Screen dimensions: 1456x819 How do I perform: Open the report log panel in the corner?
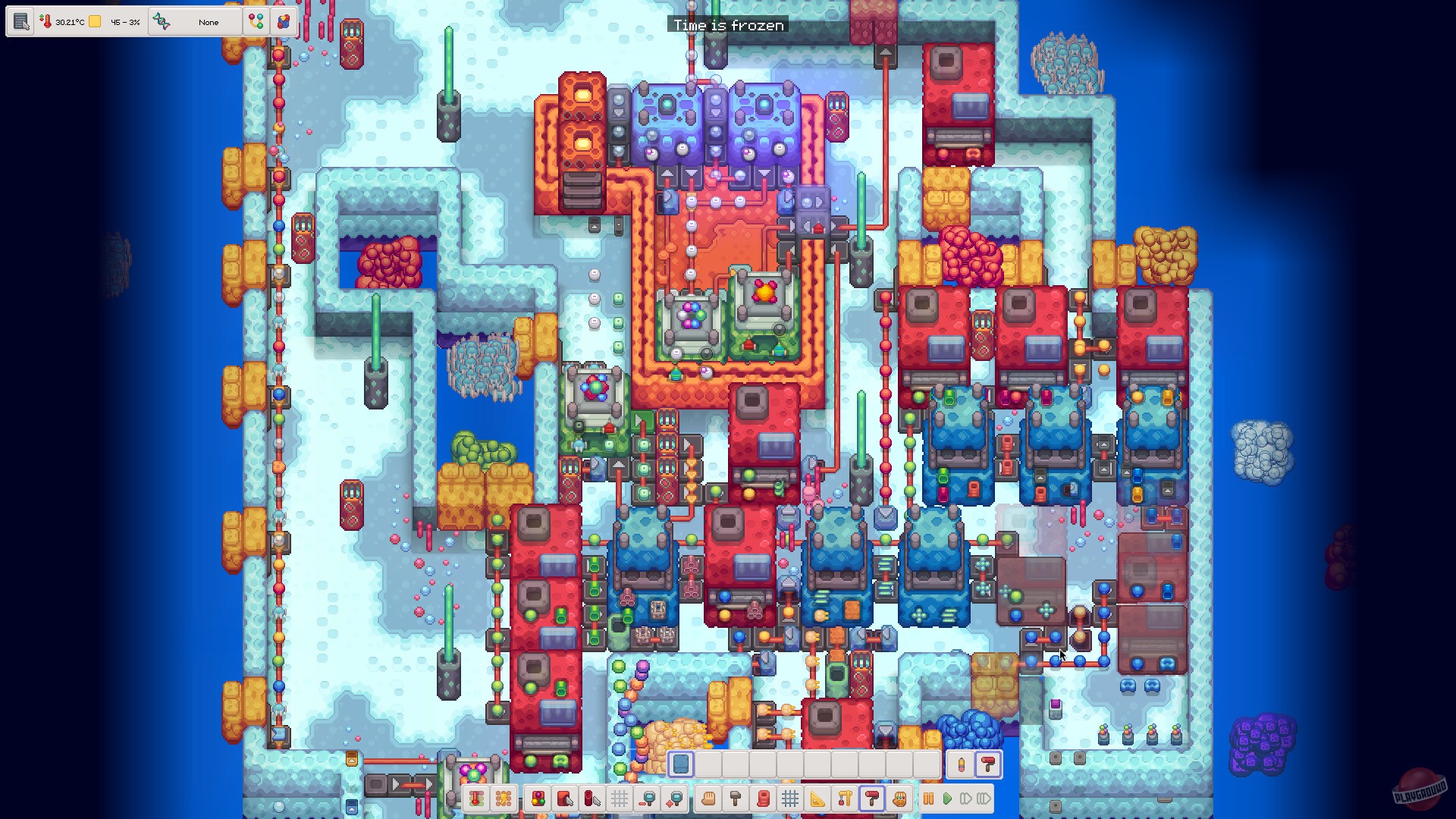point(20,21)
